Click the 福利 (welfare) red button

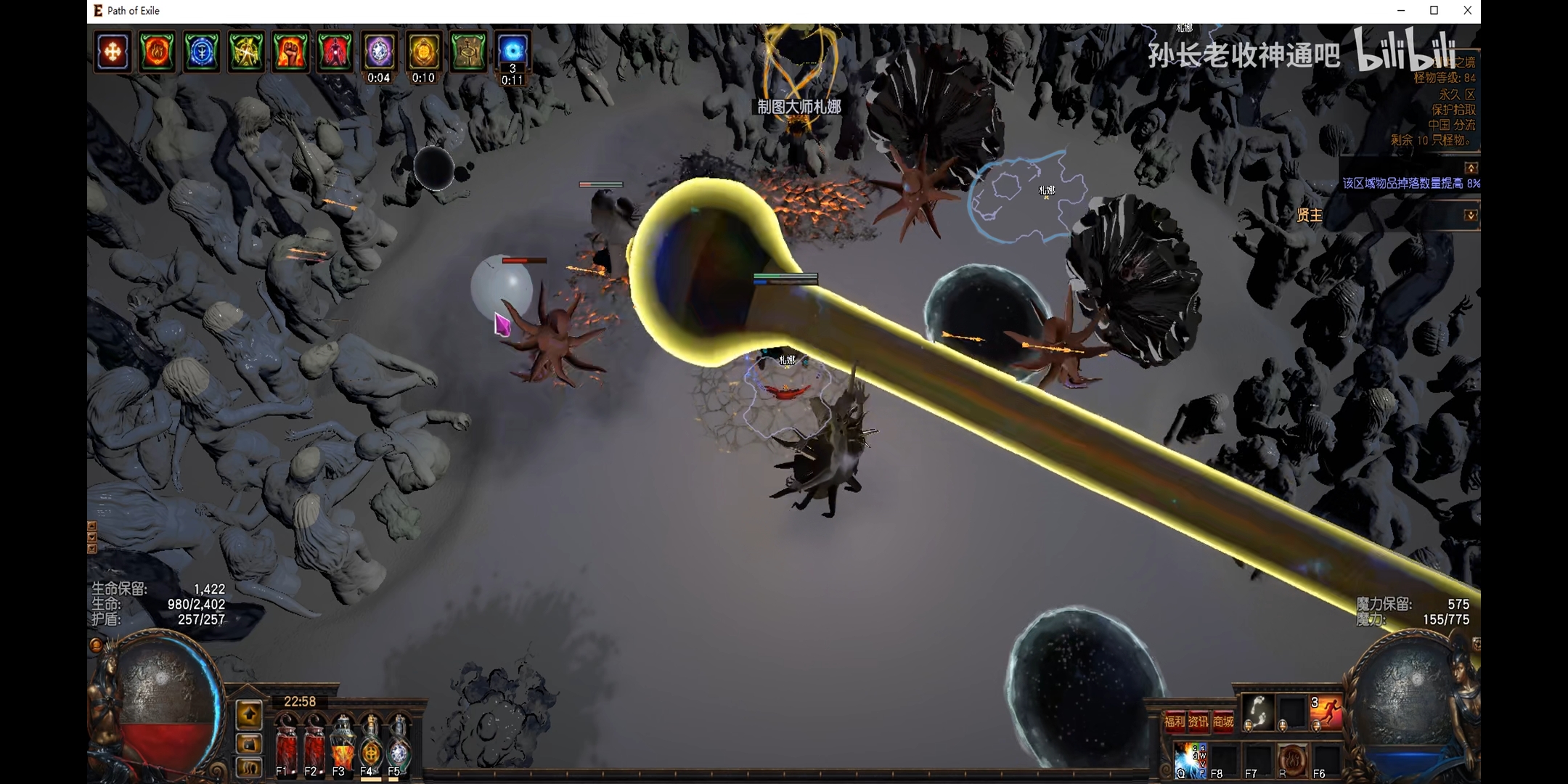[x=1175, y=721]
